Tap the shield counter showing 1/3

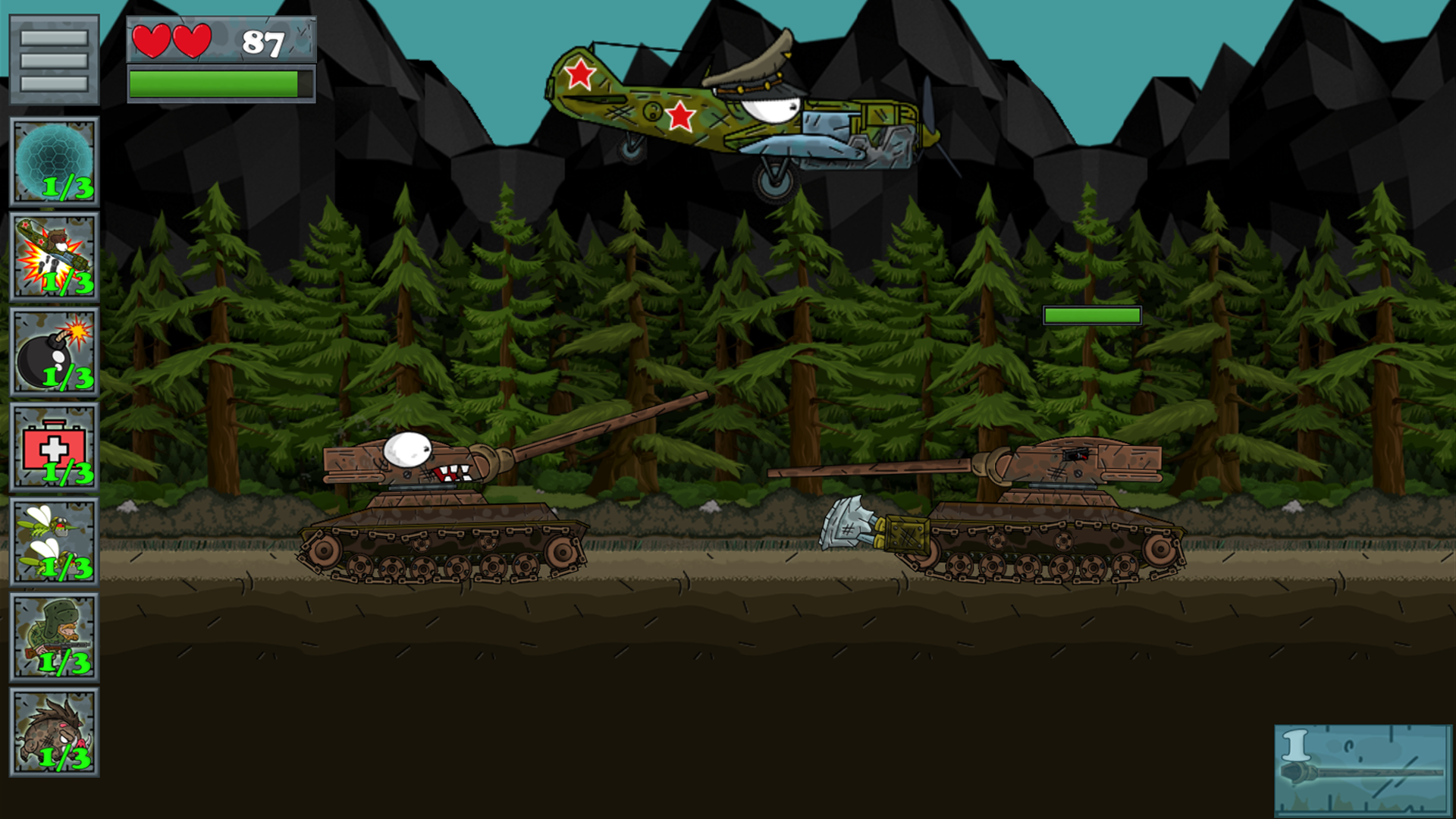(67, 188)
